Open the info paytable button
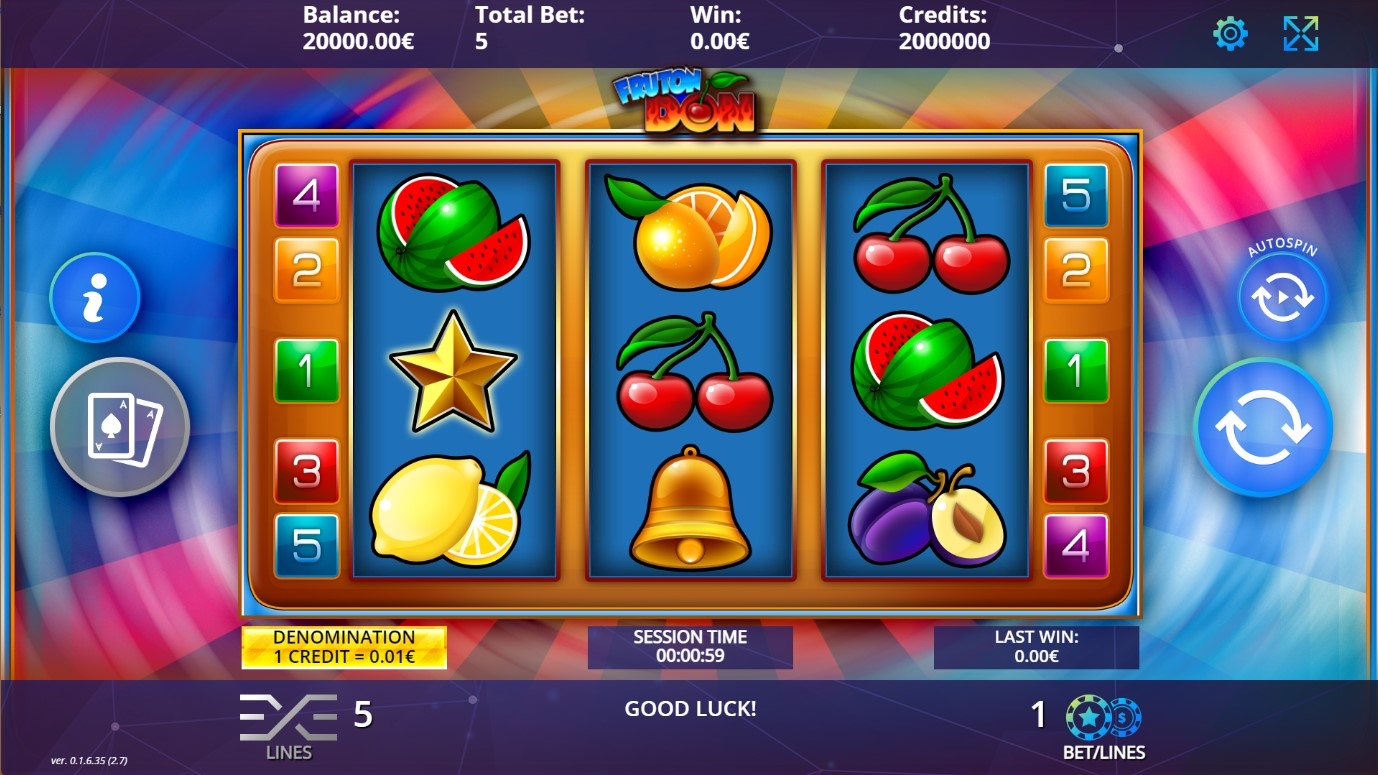The height and width of the screenshot is (775, 1378). [x=95, y=297]
